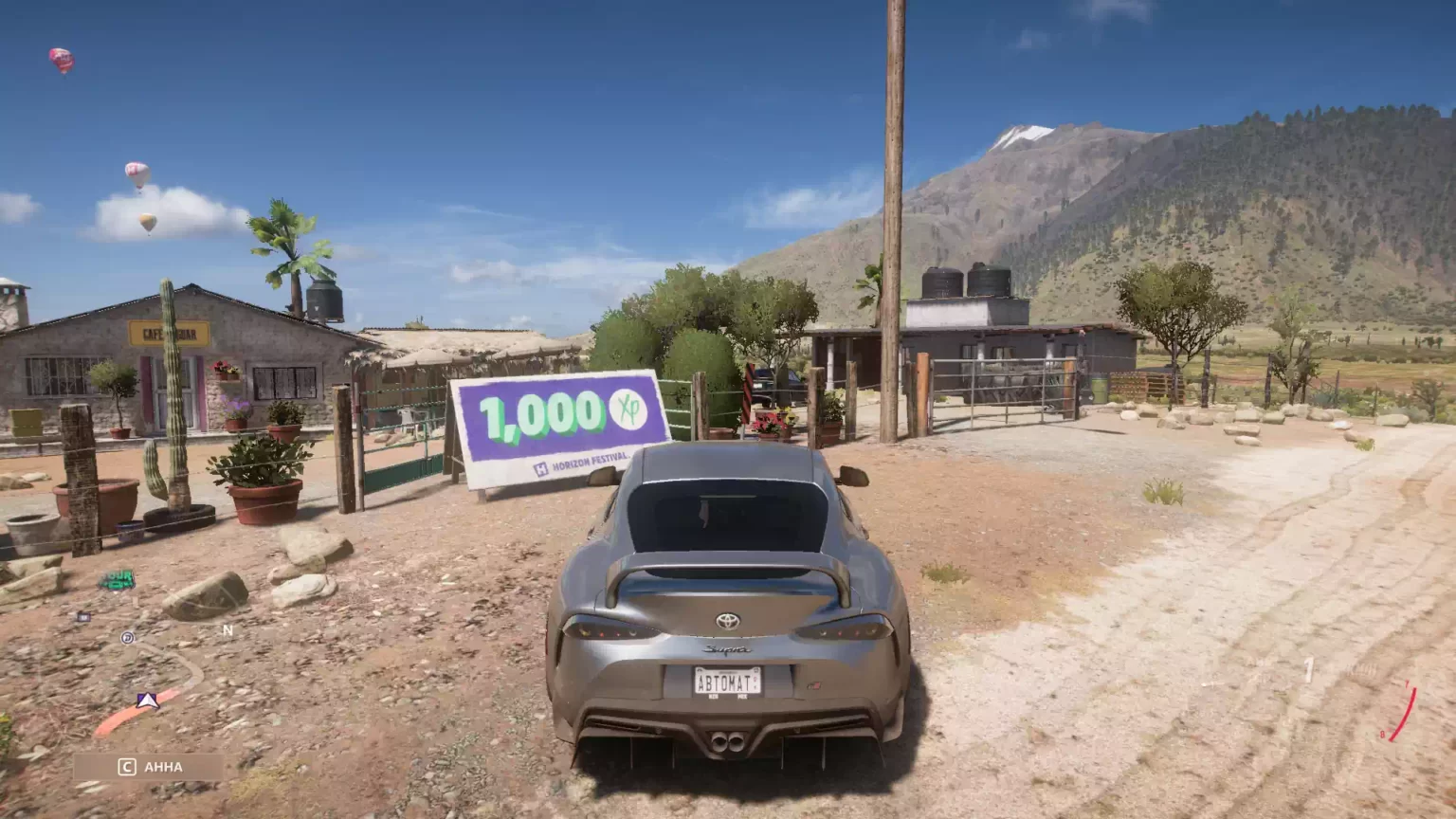Click the N compass indicator above the minimap

(227, 629)
